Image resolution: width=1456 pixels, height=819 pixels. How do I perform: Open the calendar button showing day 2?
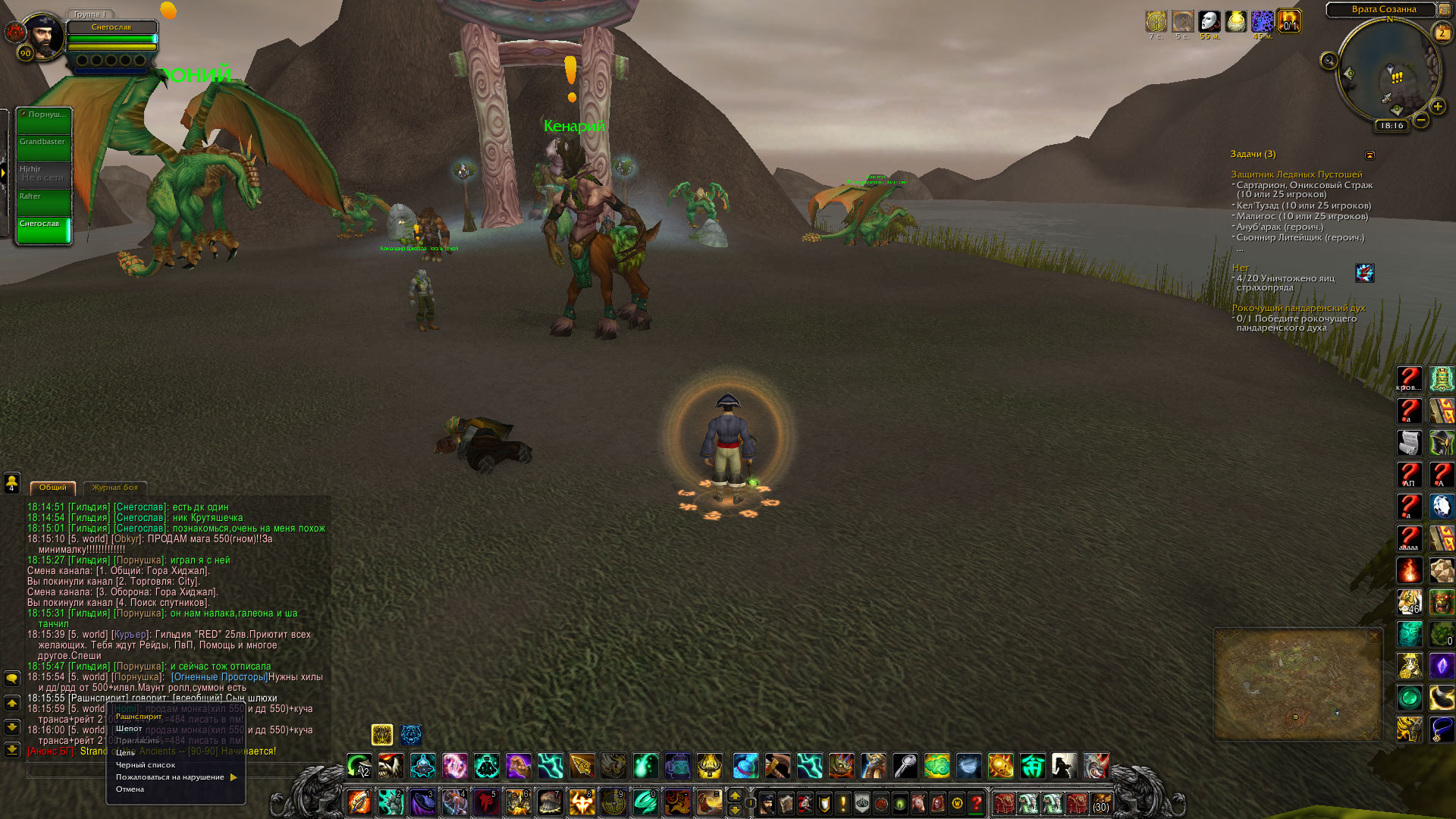tap(1442, 33)
